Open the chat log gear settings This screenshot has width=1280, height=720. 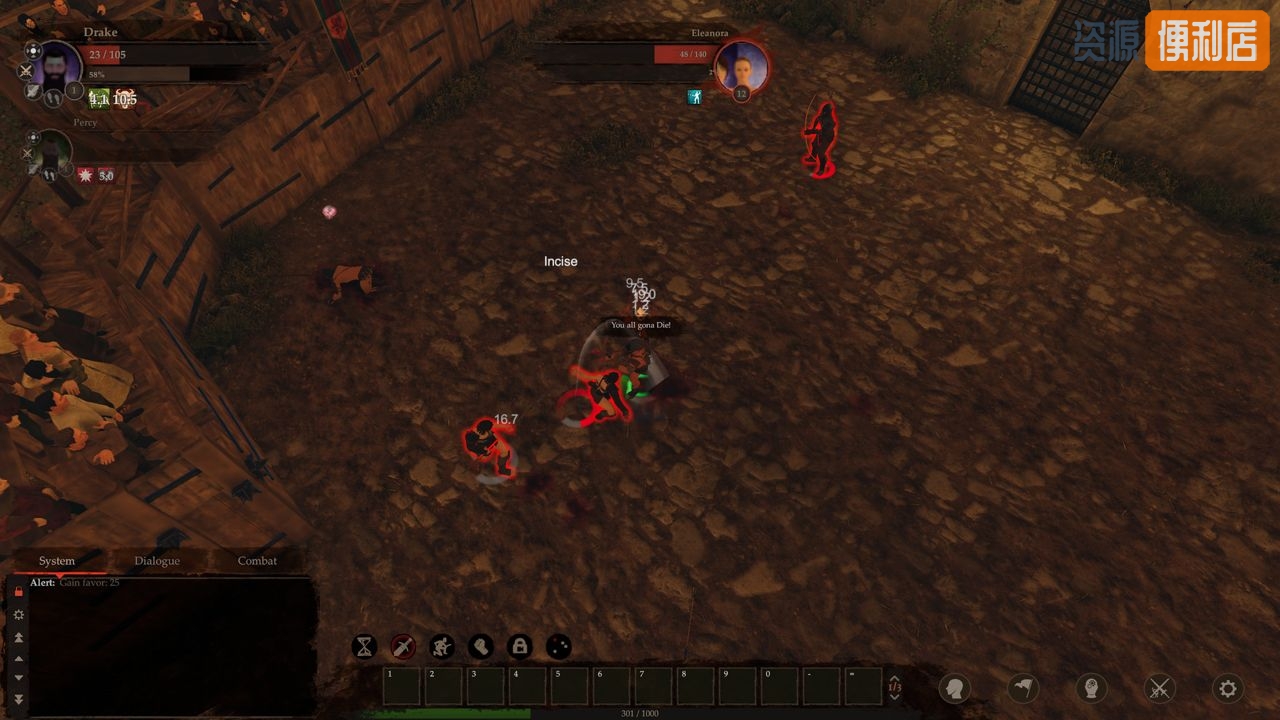(18, 615)
